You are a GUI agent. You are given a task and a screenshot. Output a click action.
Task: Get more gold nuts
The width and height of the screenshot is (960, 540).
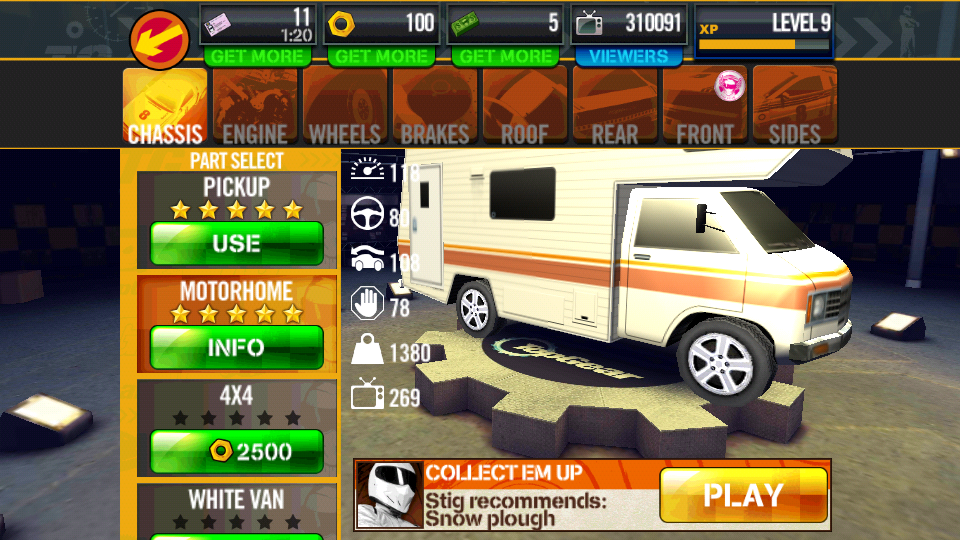381,57
